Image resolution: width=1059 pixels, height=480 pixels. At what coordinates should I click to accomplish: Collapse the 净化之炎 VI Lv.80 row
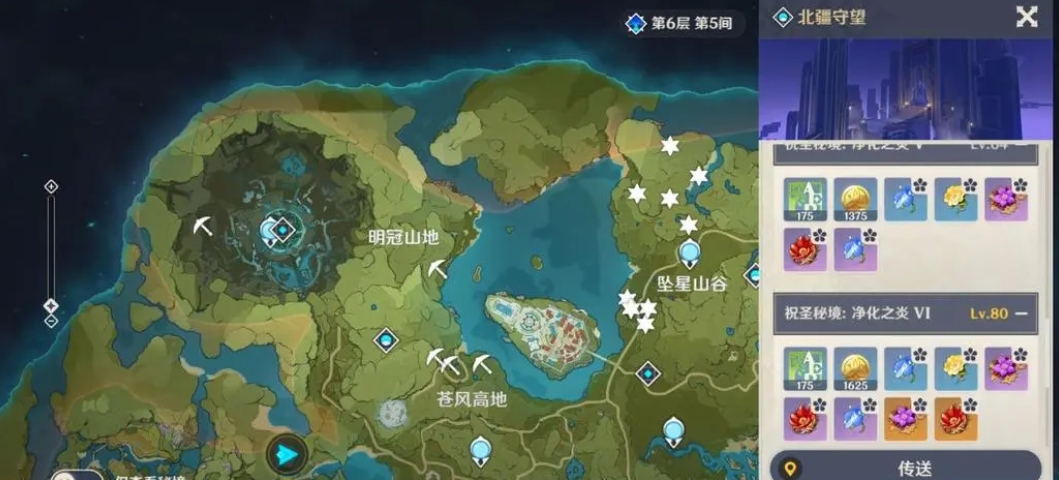click(1021, 313)
